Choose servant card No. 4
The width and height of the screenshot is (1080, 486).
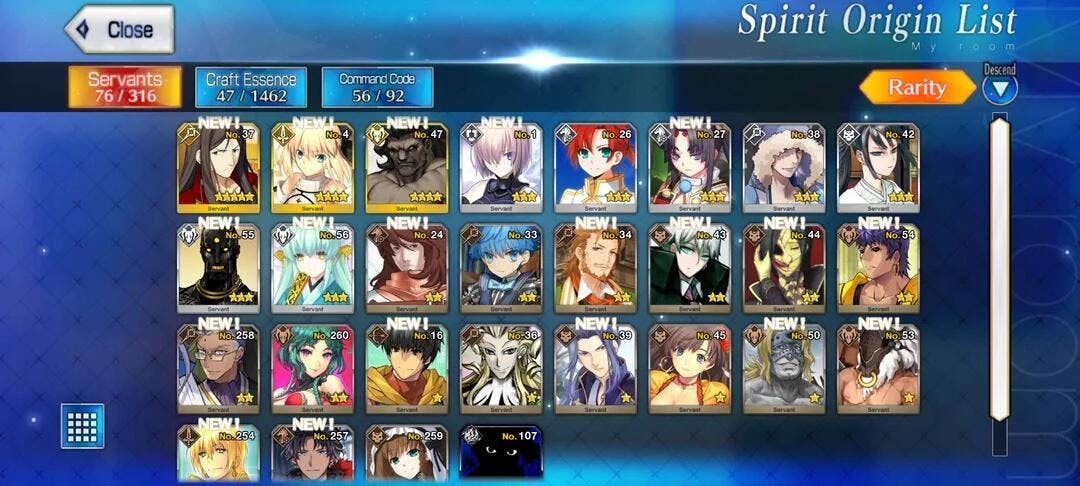pyautogui.click(x=312, y=168)
